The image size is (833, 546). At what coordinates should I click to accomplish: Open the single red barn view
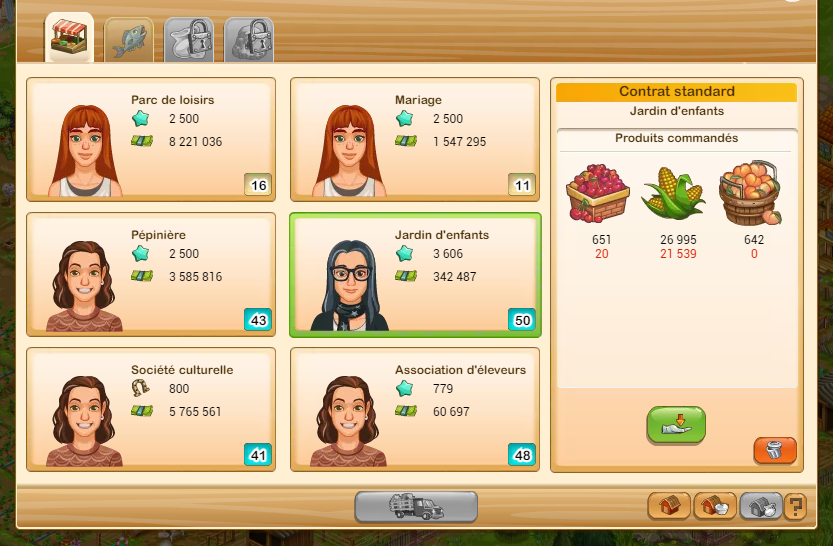669,506
